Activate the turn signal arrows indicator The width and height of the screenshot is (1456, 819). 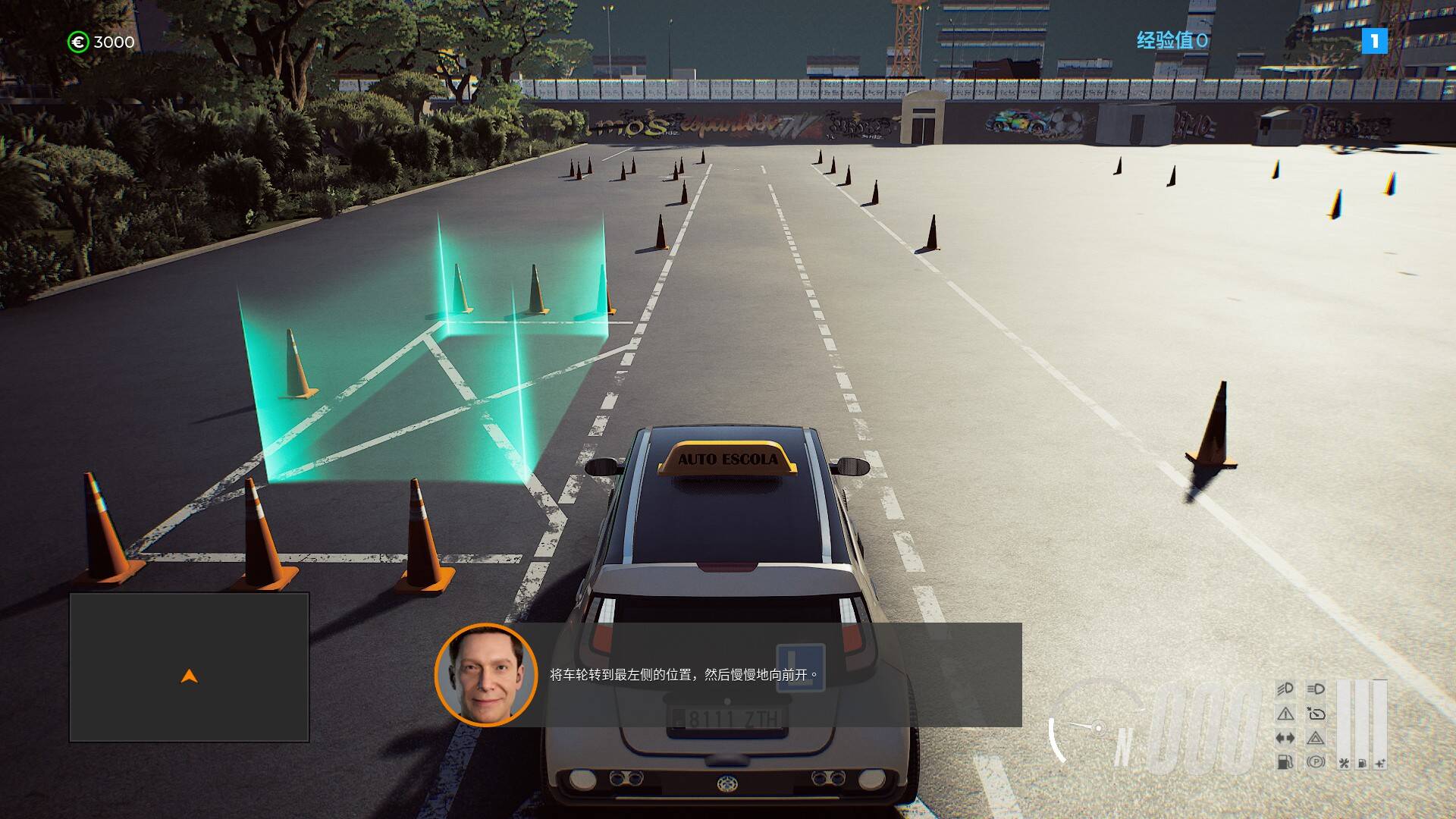[1285, 738]
